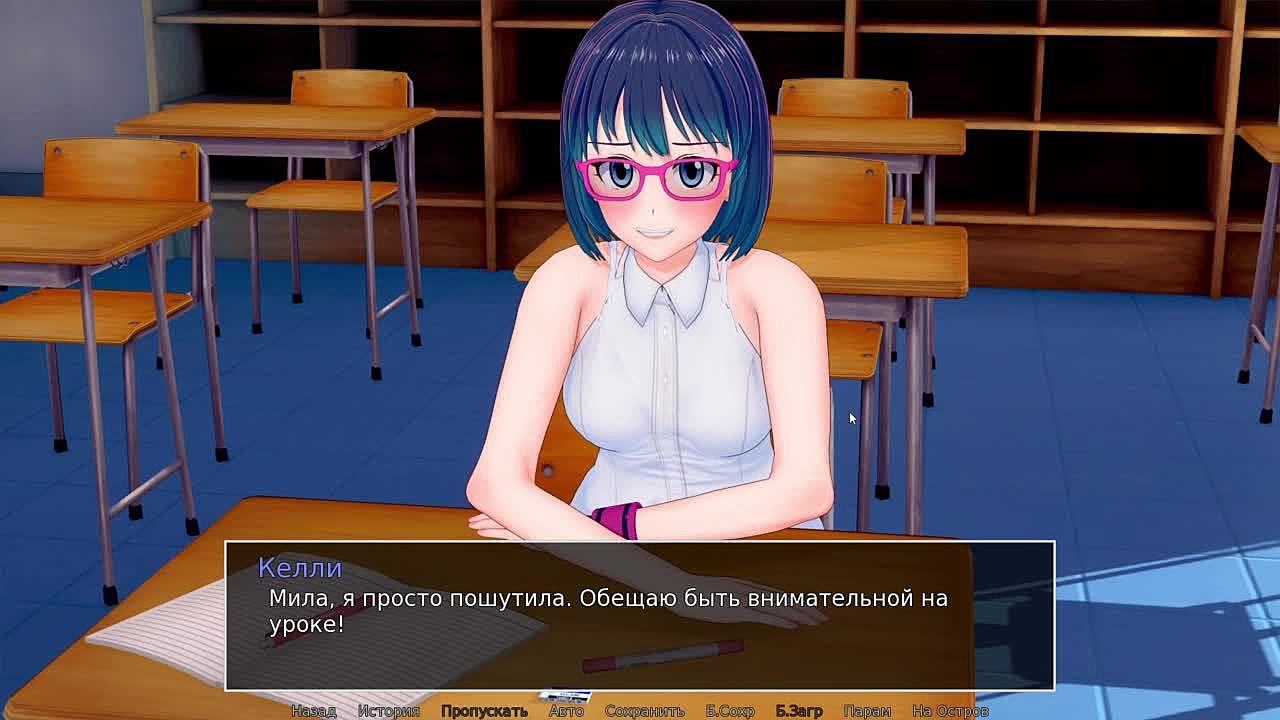Open the Сохранить save menu
This screenshot has height=720, width=1280.
(644, 711)
